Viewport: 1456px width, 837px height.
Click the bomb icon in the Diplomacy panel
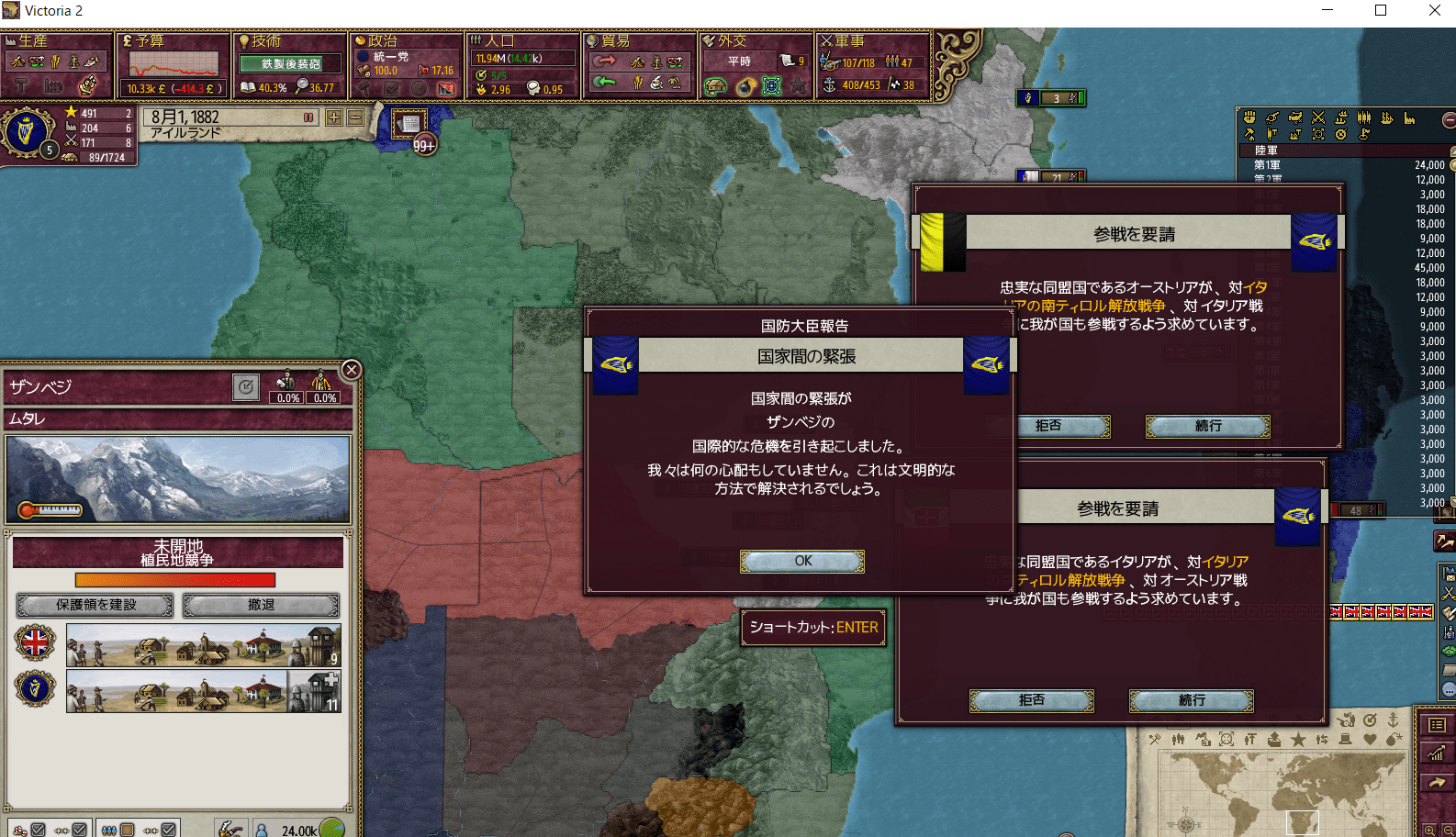click(745, 86)
